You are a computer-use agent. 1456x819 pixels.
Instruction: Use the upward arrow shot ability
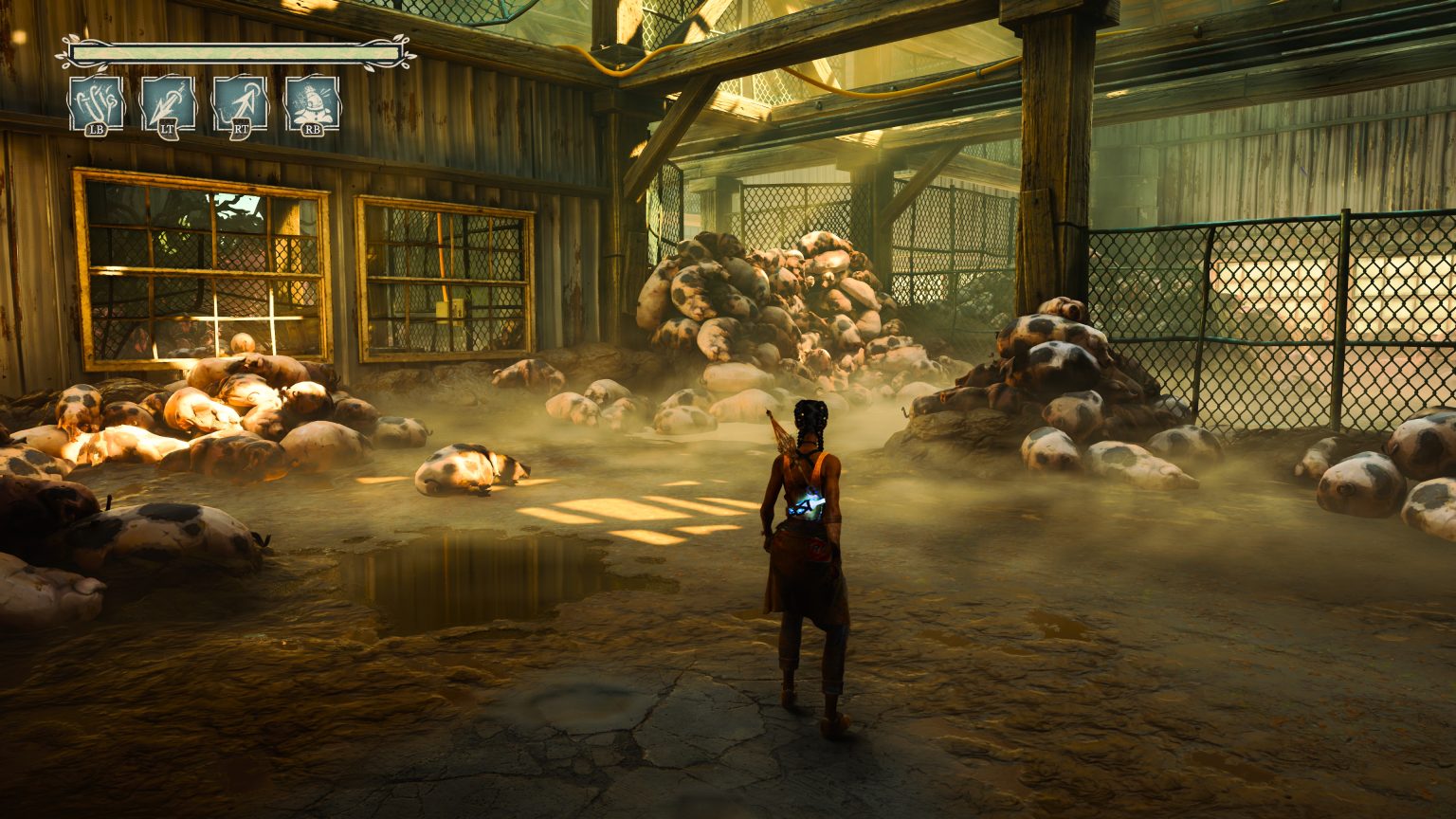click(240, 102)
